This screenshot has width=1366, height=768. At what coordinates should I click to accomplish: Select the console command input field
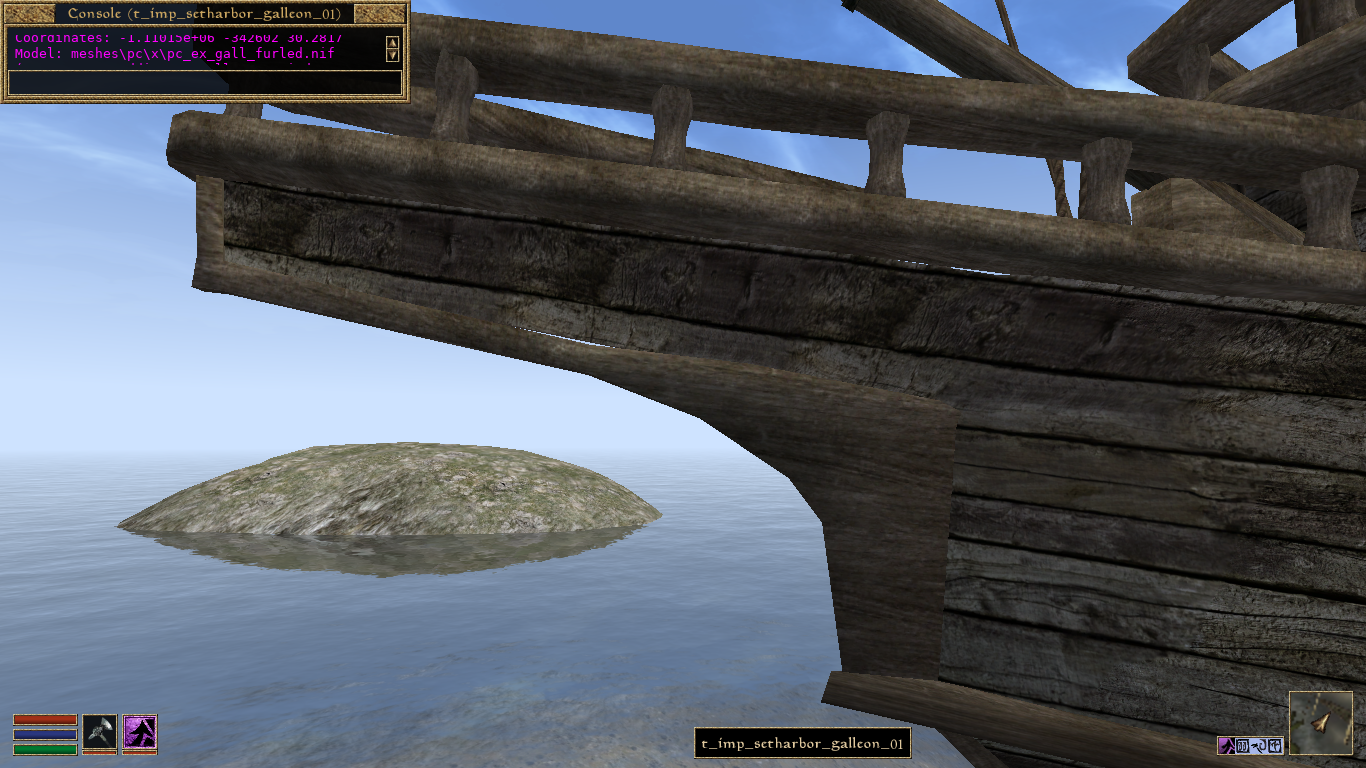point(200,82)
